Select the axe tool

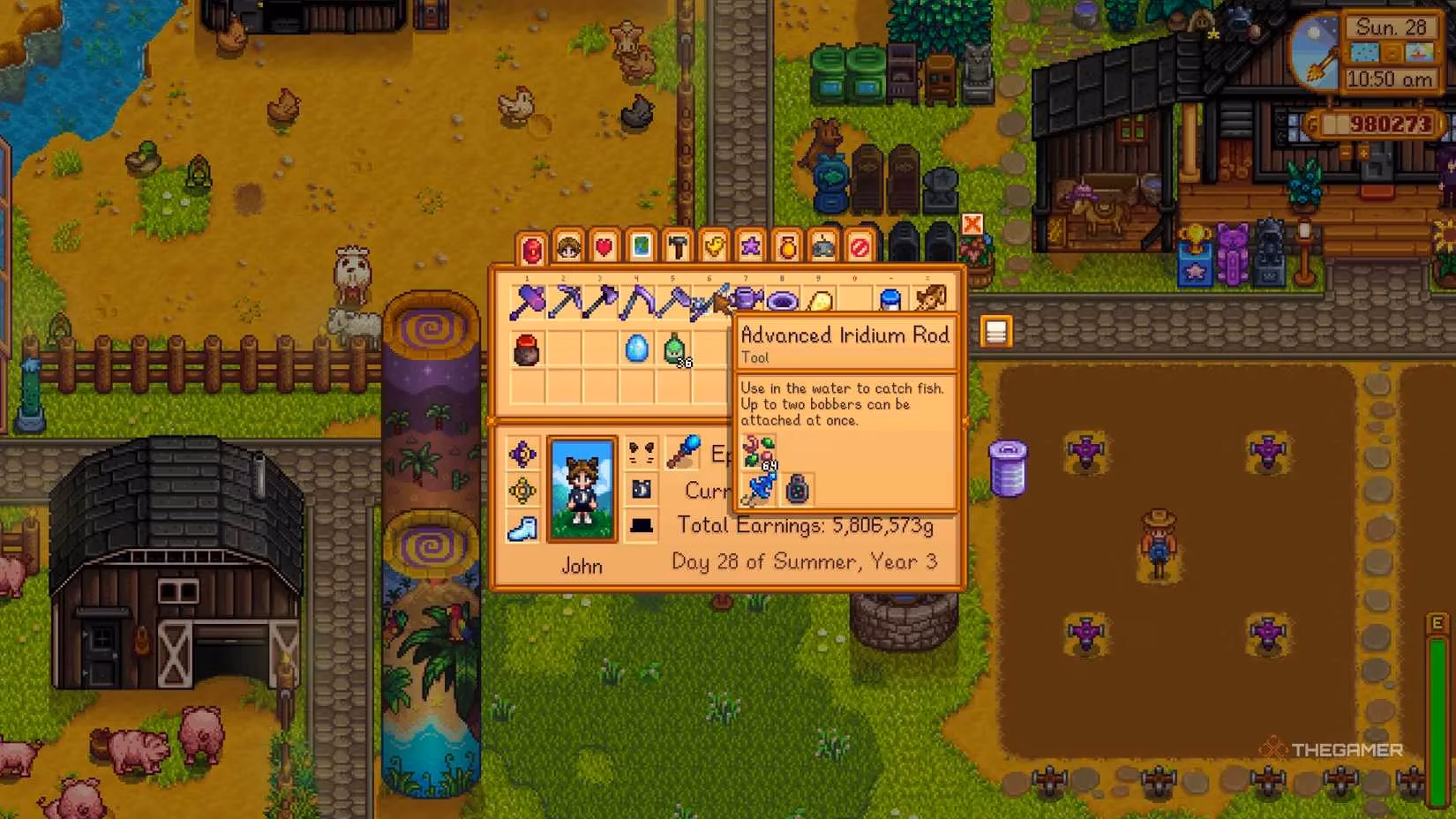(x=602, y=300)
